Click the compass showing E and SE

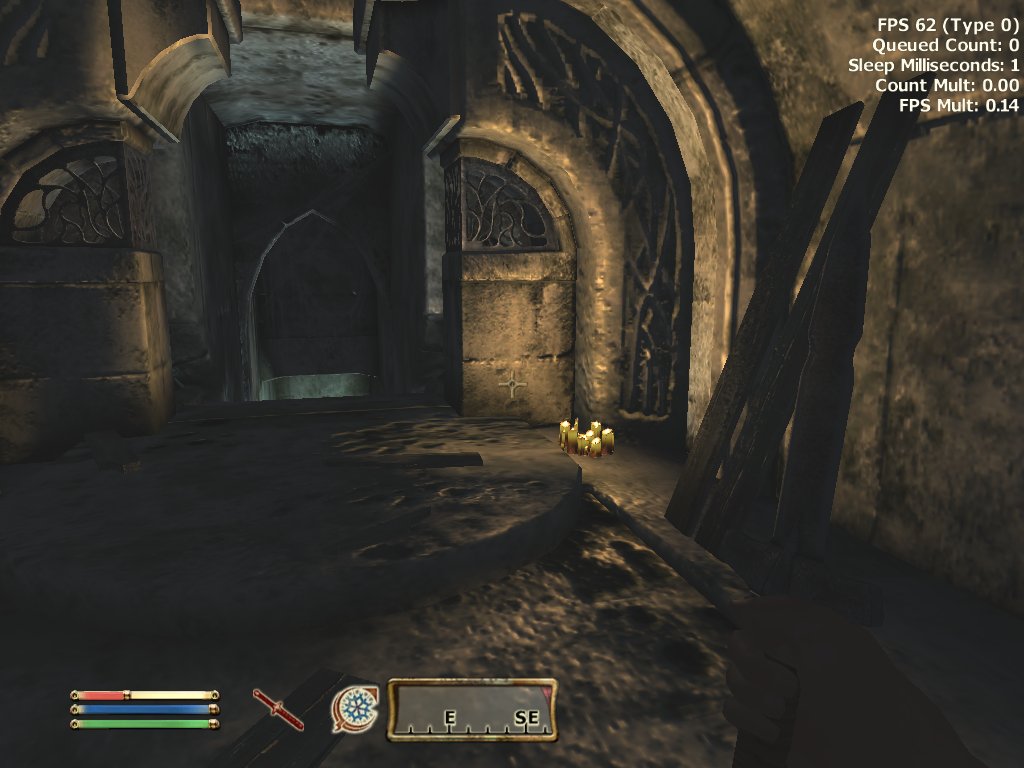pyautogui.click(x=472, y=710)
